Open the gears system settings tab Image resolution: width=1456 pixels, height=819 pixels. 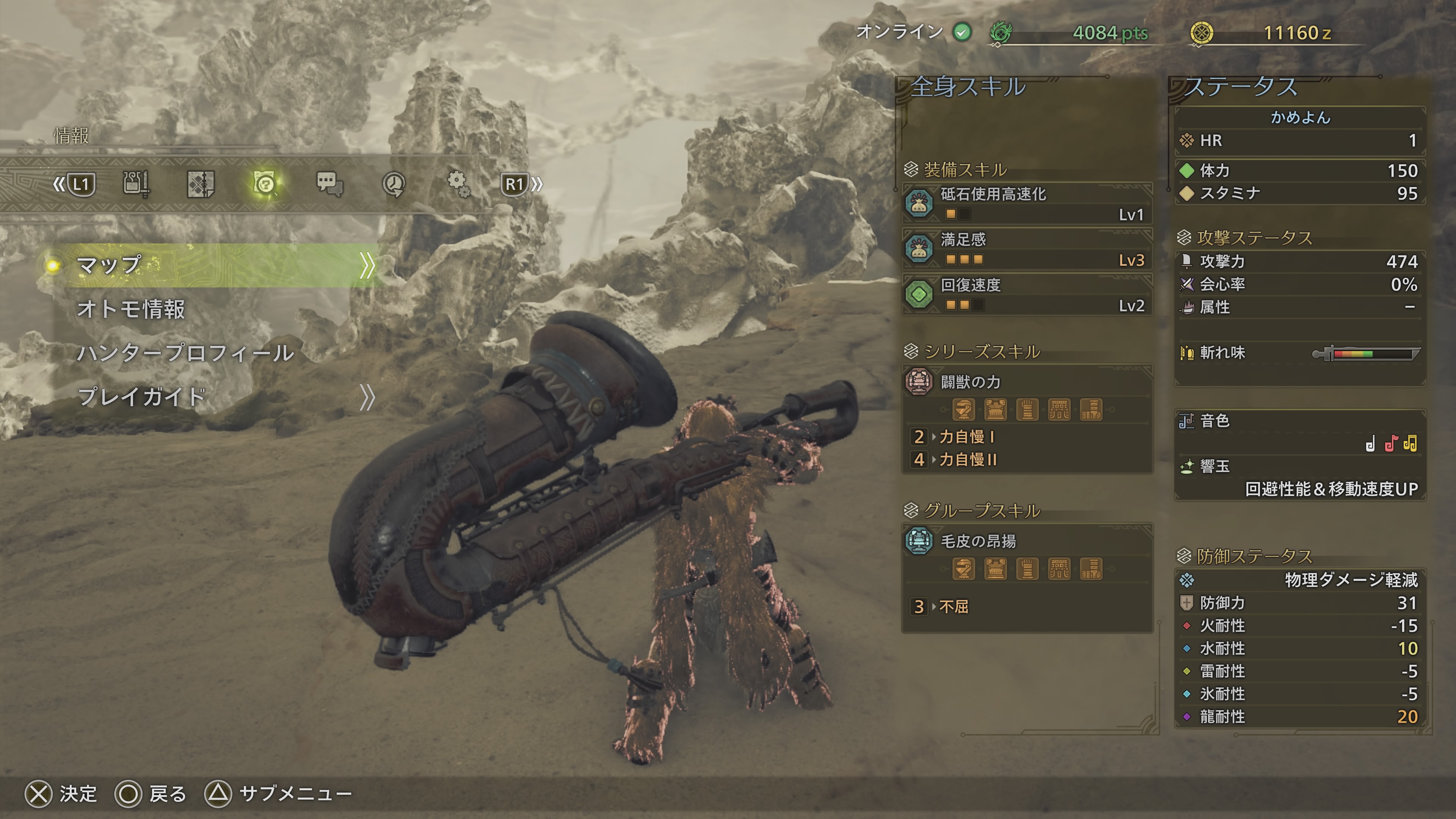[458, 184]
